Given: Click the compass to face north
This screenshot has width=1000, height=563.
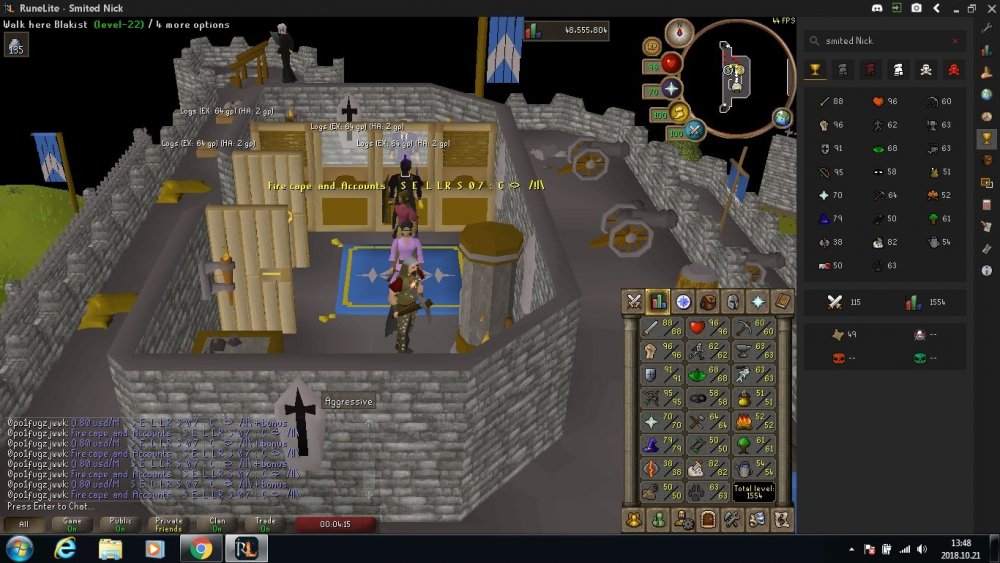Looking at the screenshot, I should 679,31.
